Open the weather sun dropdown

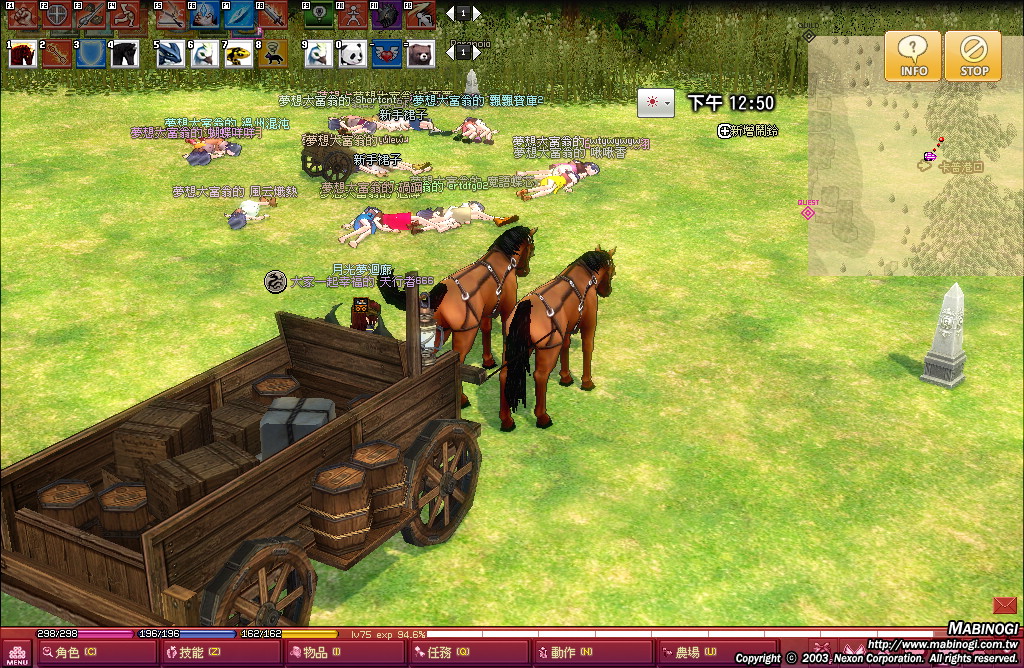click(x=656, y=102)
